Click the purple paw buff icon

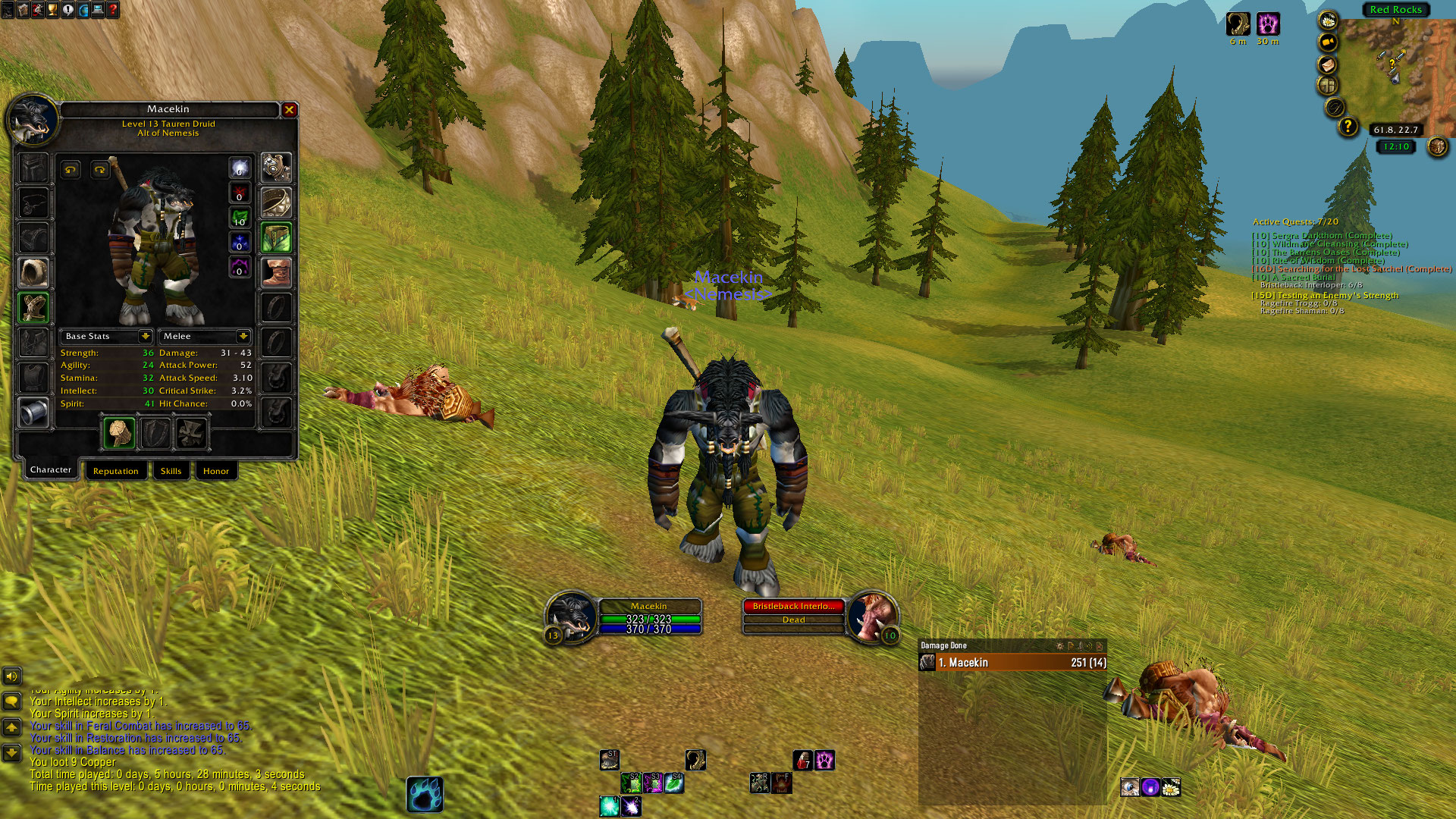(1267, 24)
